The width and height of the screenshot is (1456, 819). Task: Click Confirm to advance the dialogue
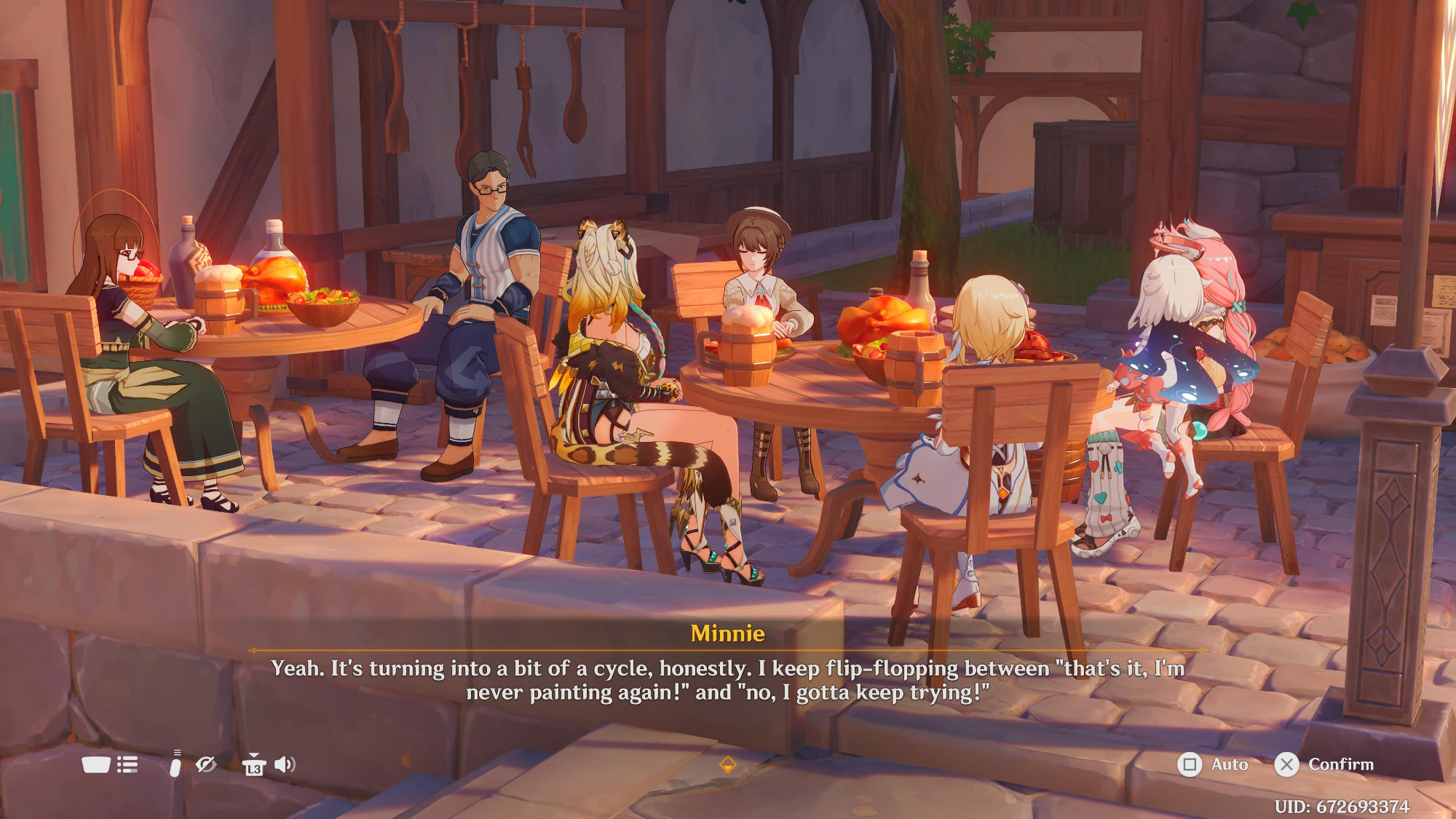(x=1324, y=764)
